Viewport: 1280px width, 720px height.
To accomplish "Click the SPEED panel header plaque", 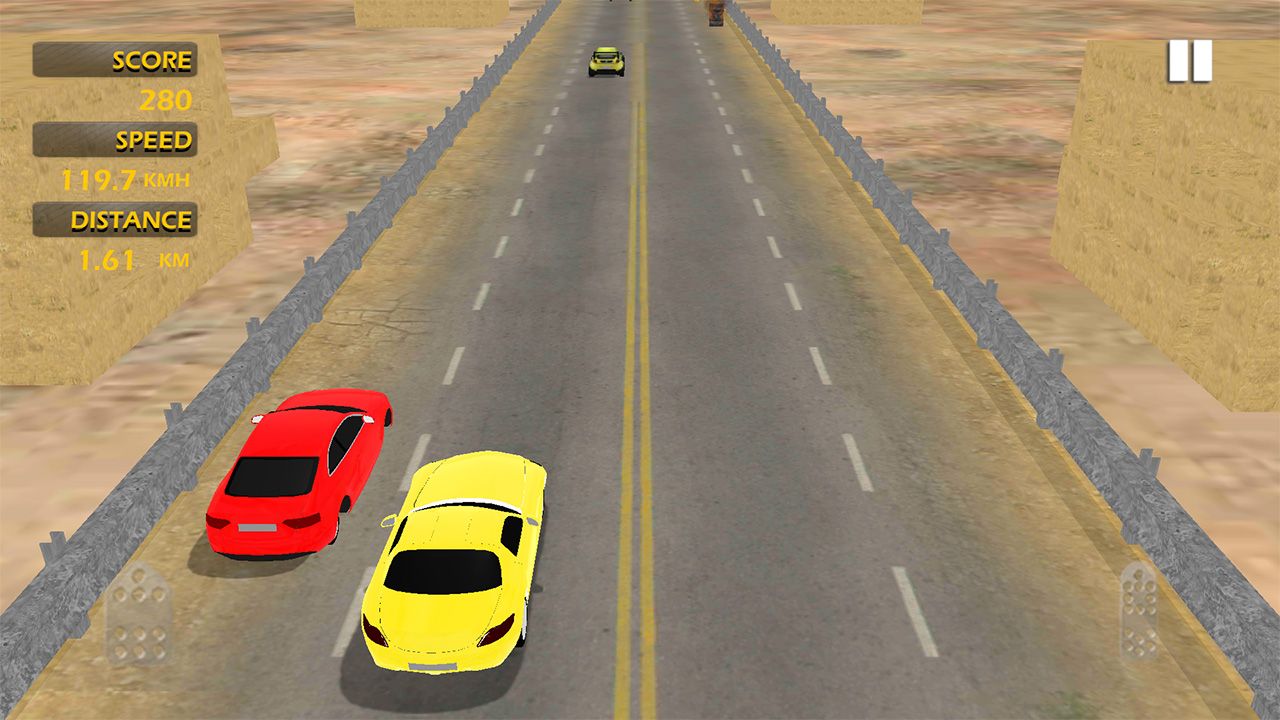I will point(116,139).
